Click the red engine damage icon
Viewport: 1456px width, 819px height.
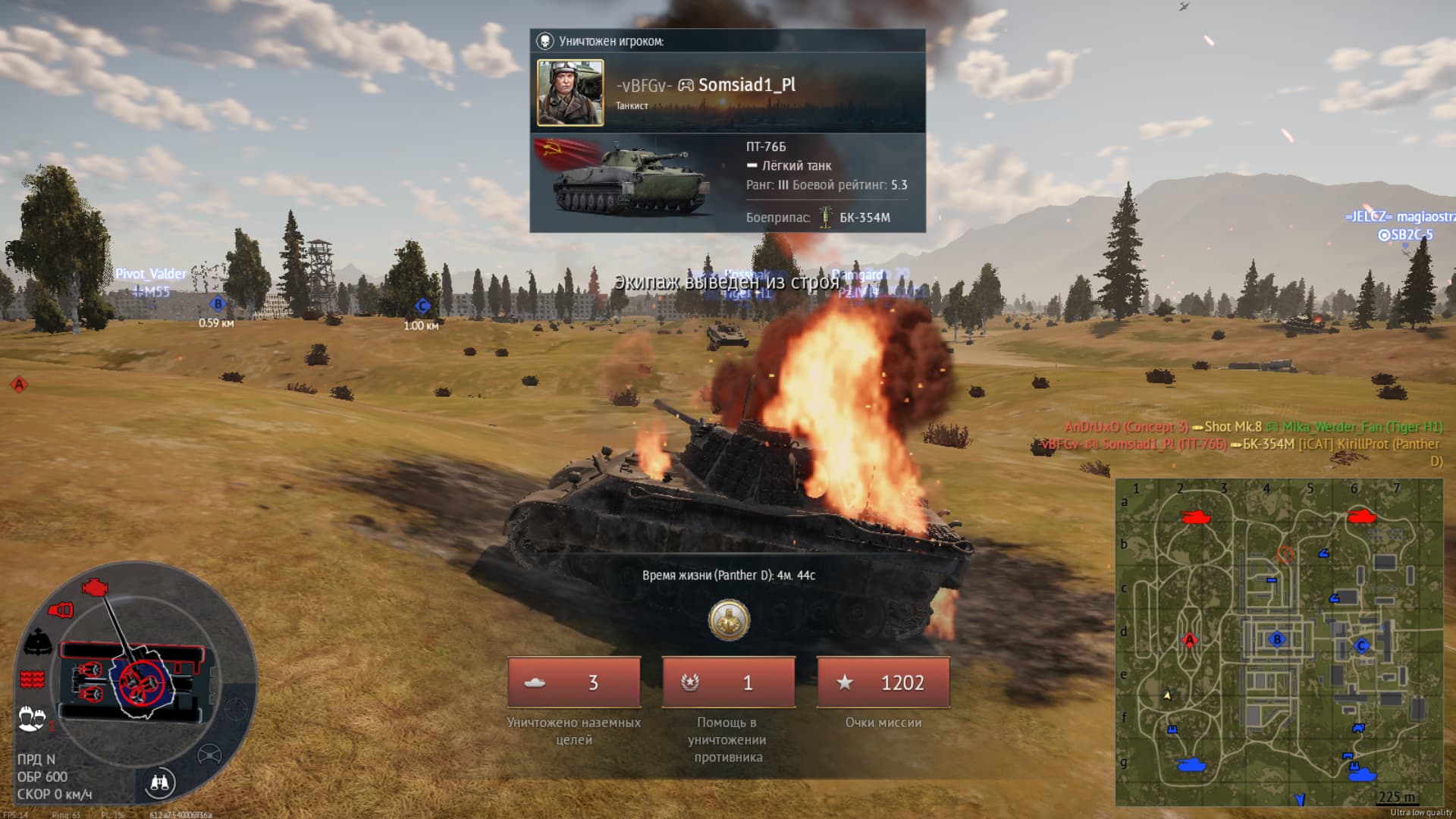click(95, 587)
